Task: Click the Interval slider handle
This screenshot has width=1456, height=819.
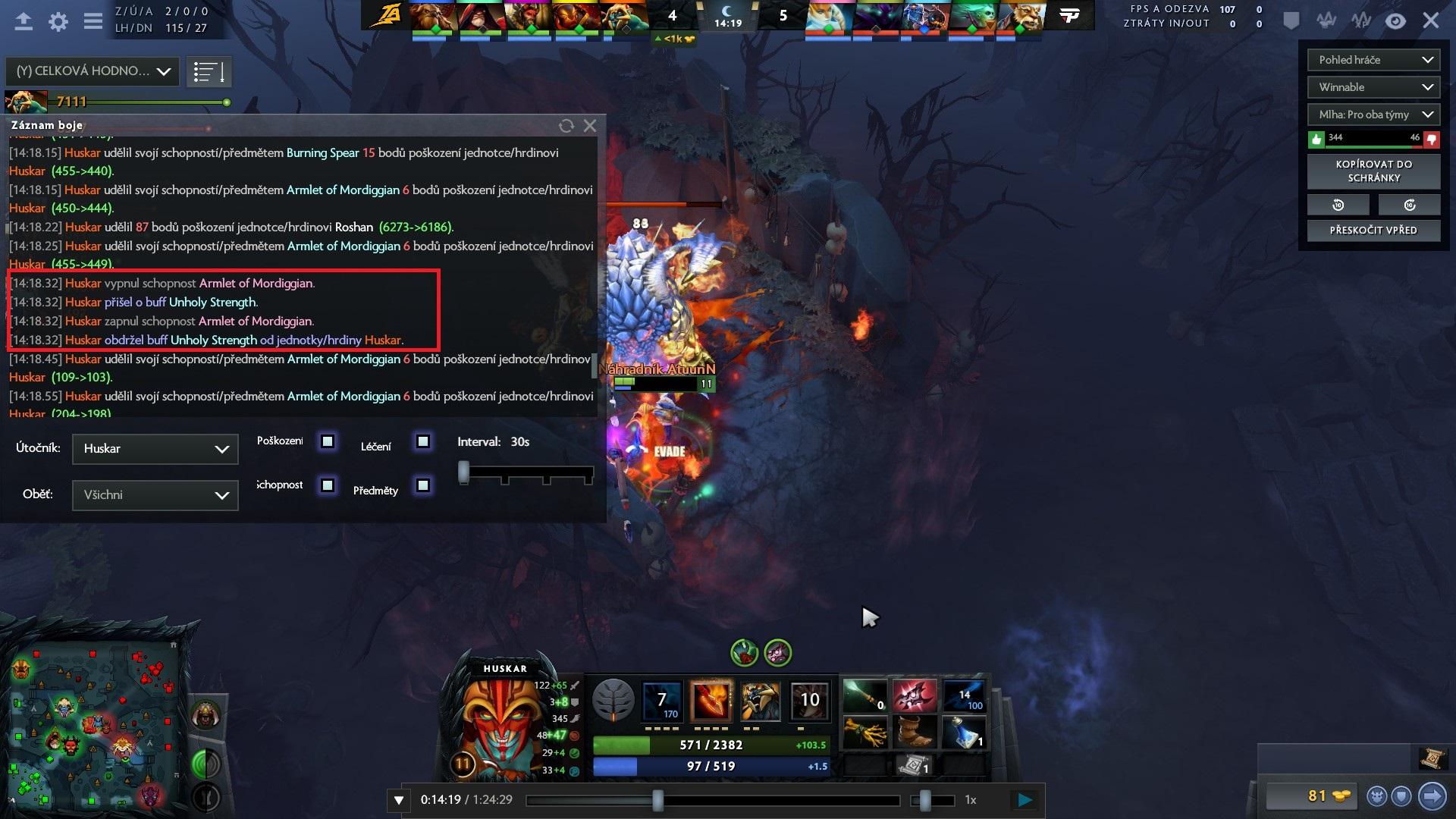Action: click(463, 472)
